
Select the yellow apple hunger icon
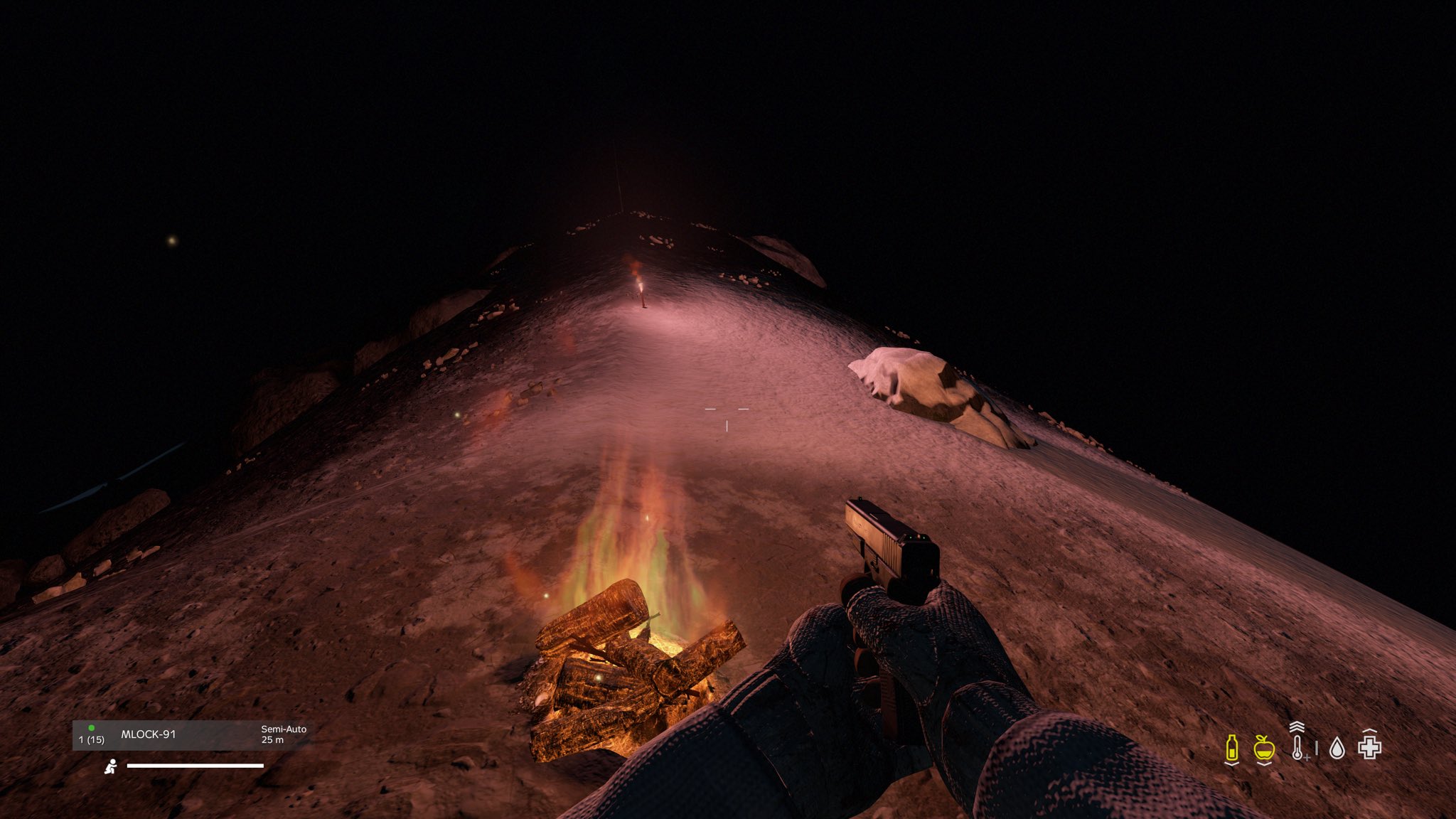[x=1264, y=748]
